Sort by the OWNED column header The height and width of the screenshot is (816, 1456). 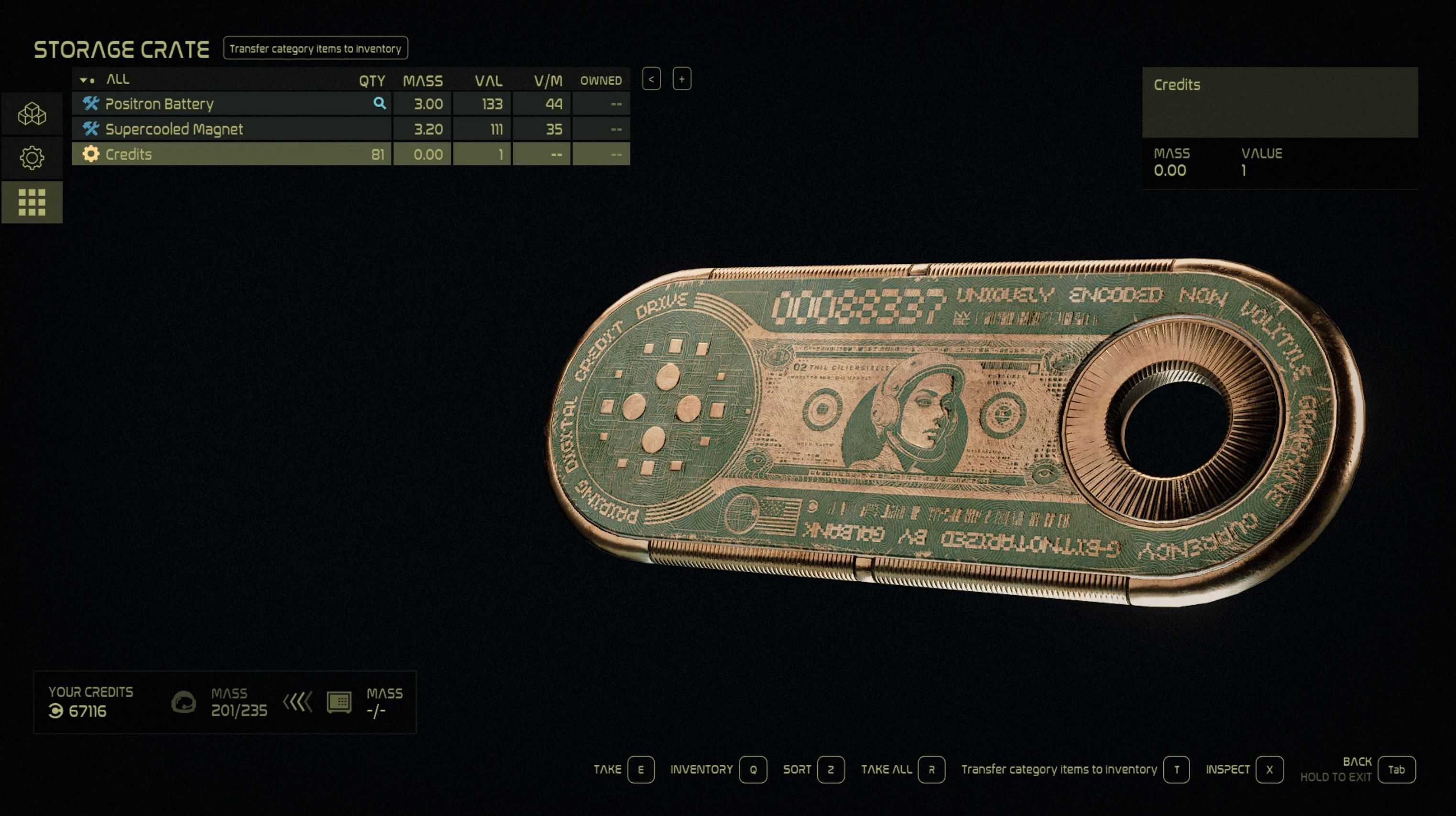click(x=600, y=81)
